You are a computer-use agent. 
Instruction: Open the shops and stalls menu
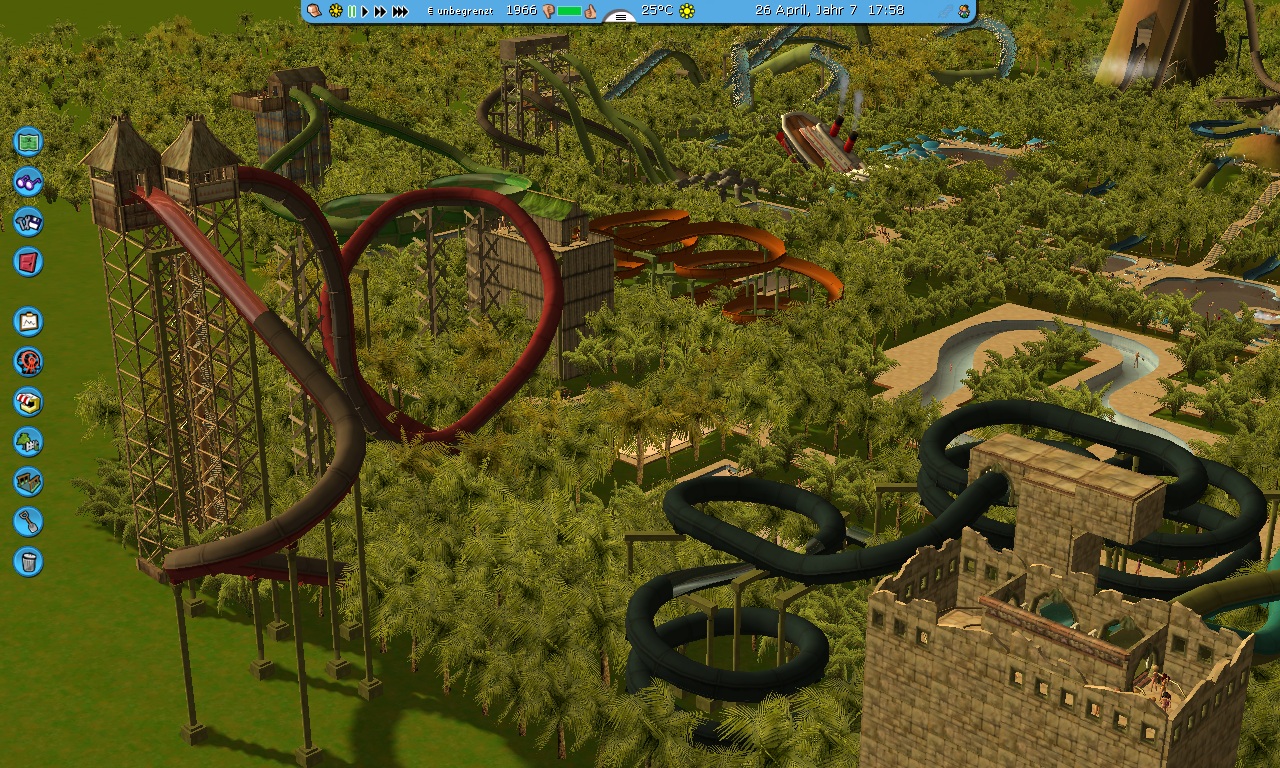pos(28,401)
